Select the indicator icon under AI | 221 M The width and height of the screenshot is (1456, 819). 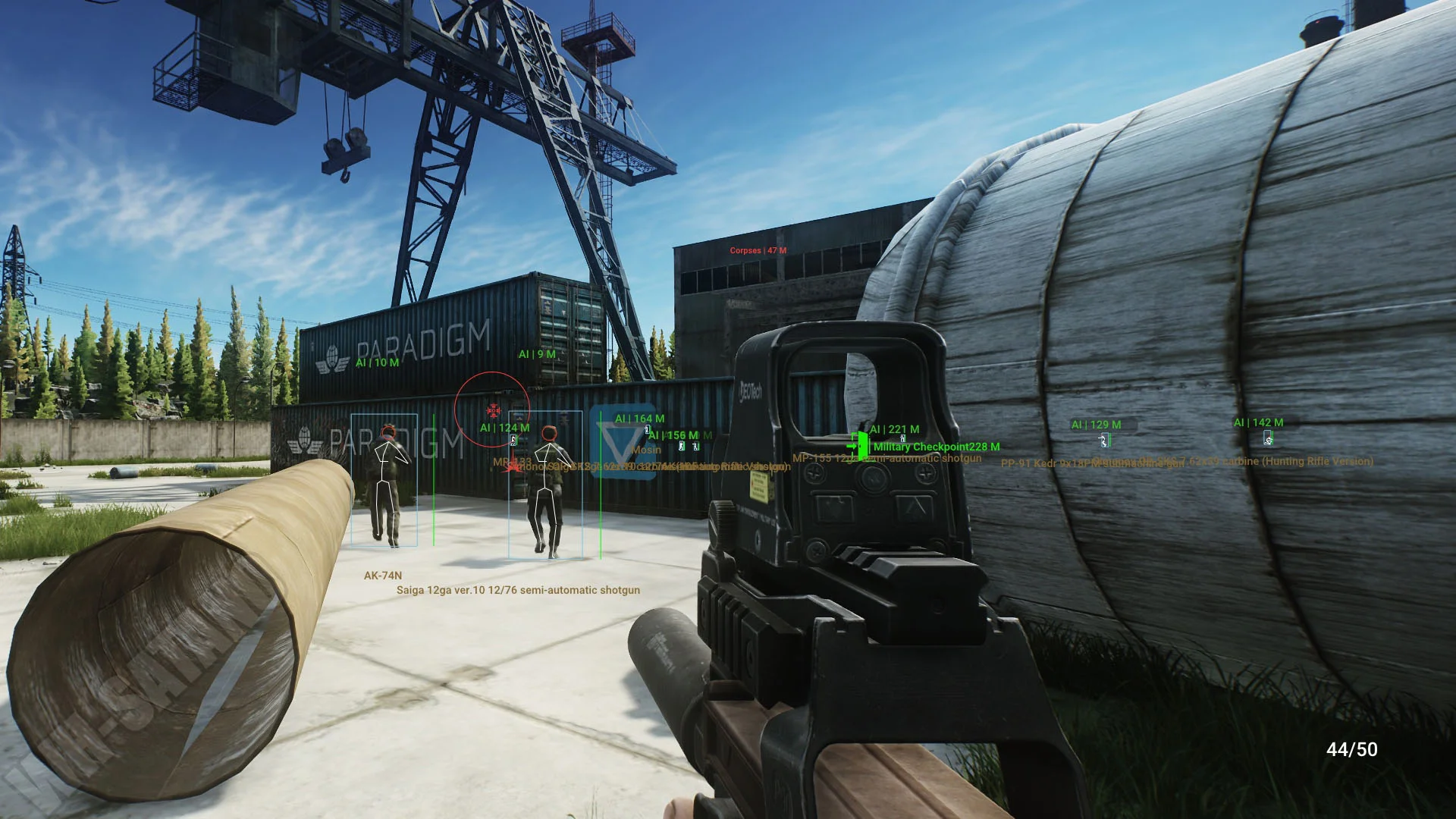902,438
